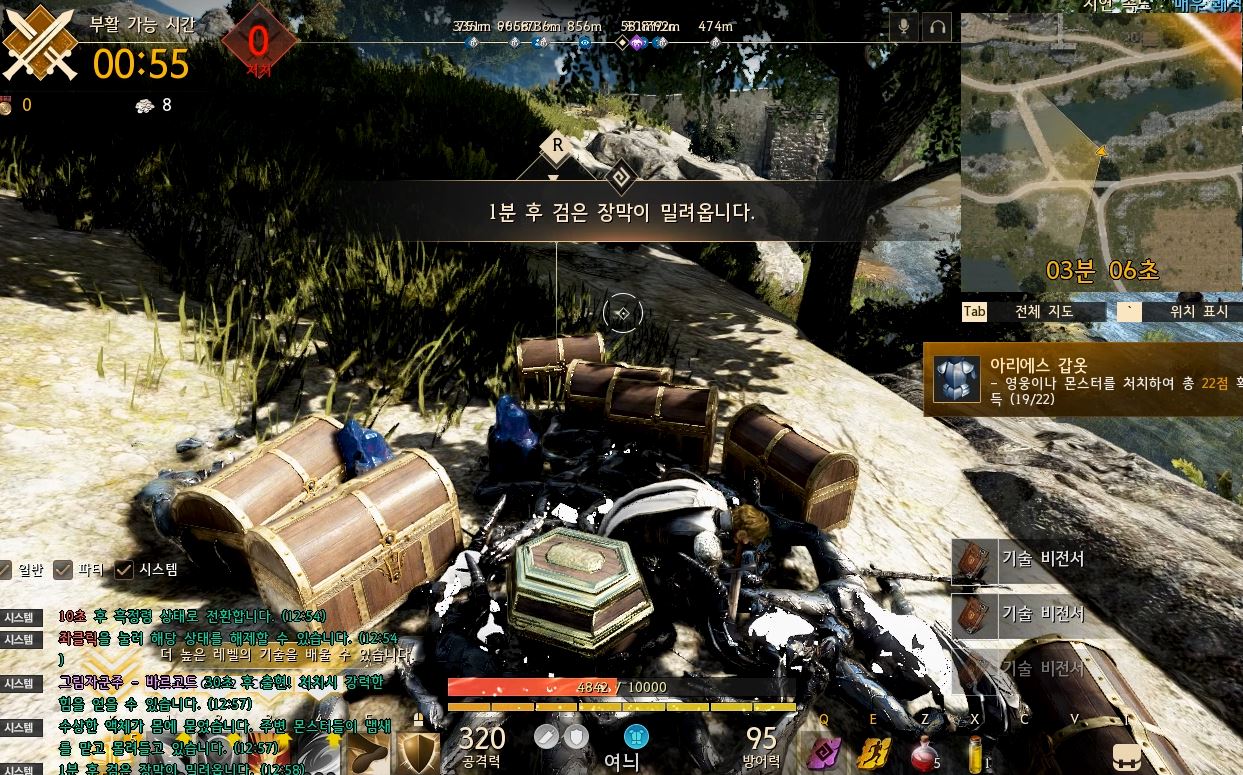Click the minimap
The image size is (1243, 775).
[x=1101, y=150]
